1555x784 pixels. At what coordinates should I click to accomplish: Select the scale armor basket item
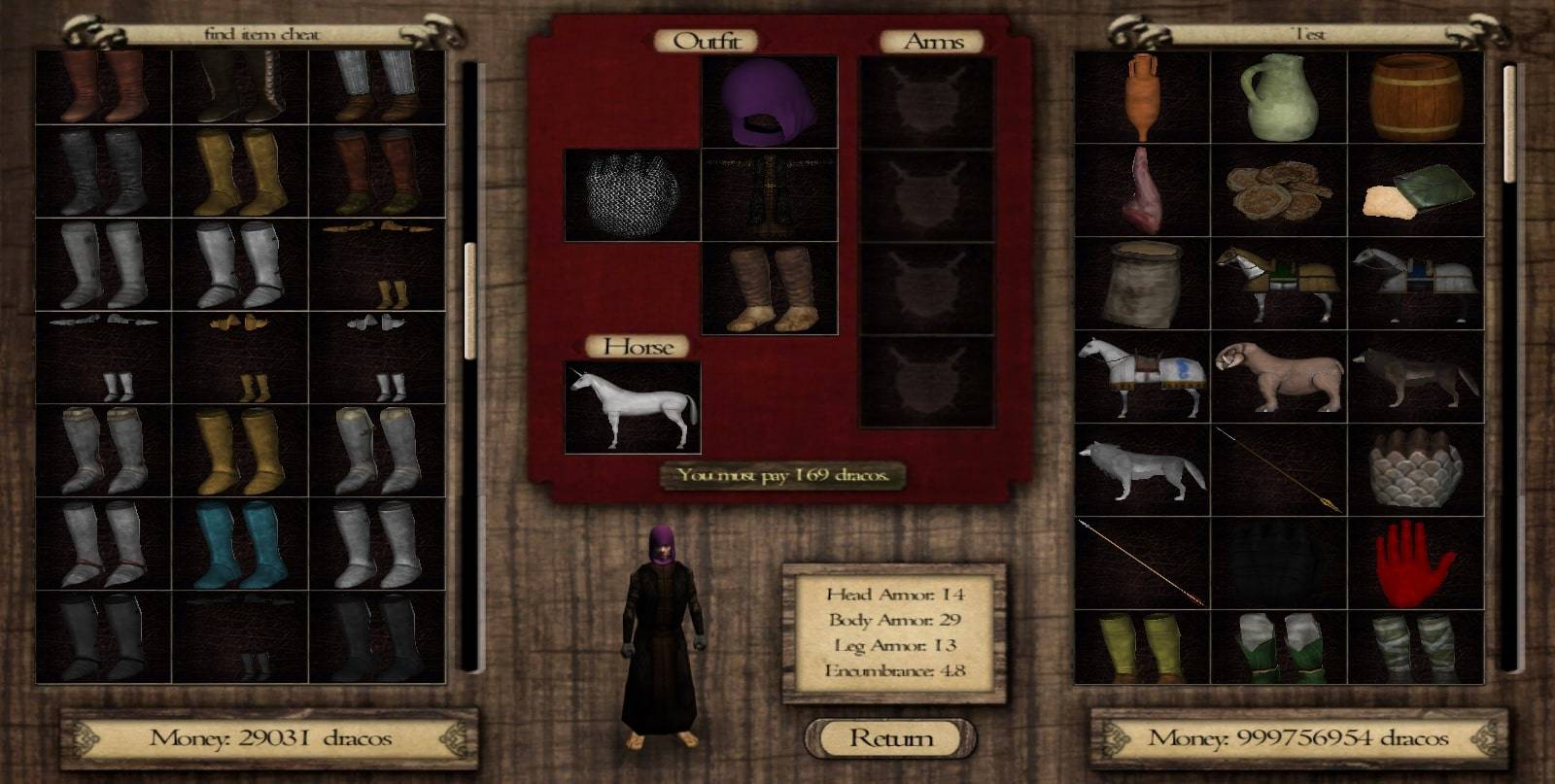click(x=1415, y=470)
